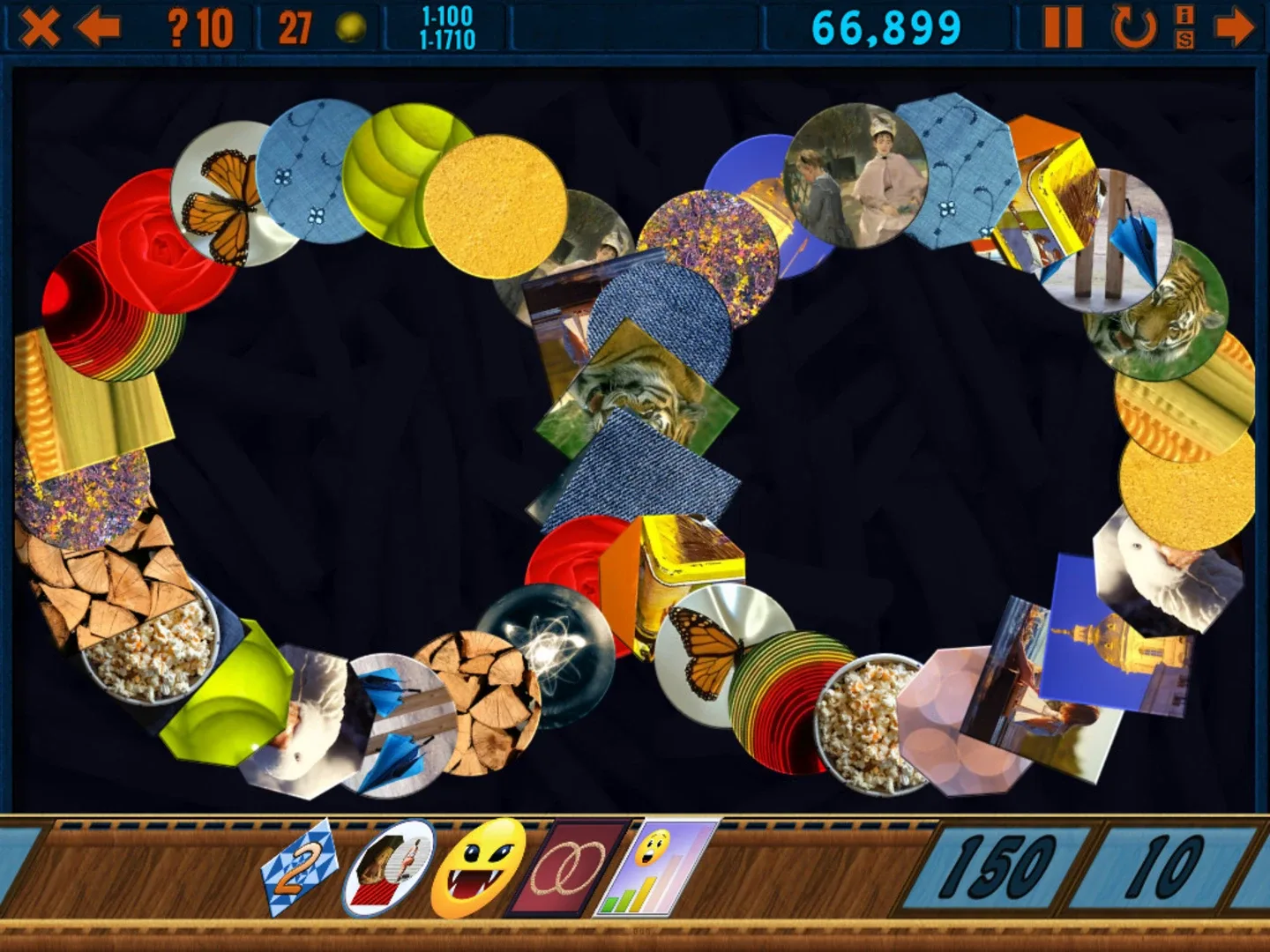Open the info/settings (i-s) icon

[x=1184, y=28]
